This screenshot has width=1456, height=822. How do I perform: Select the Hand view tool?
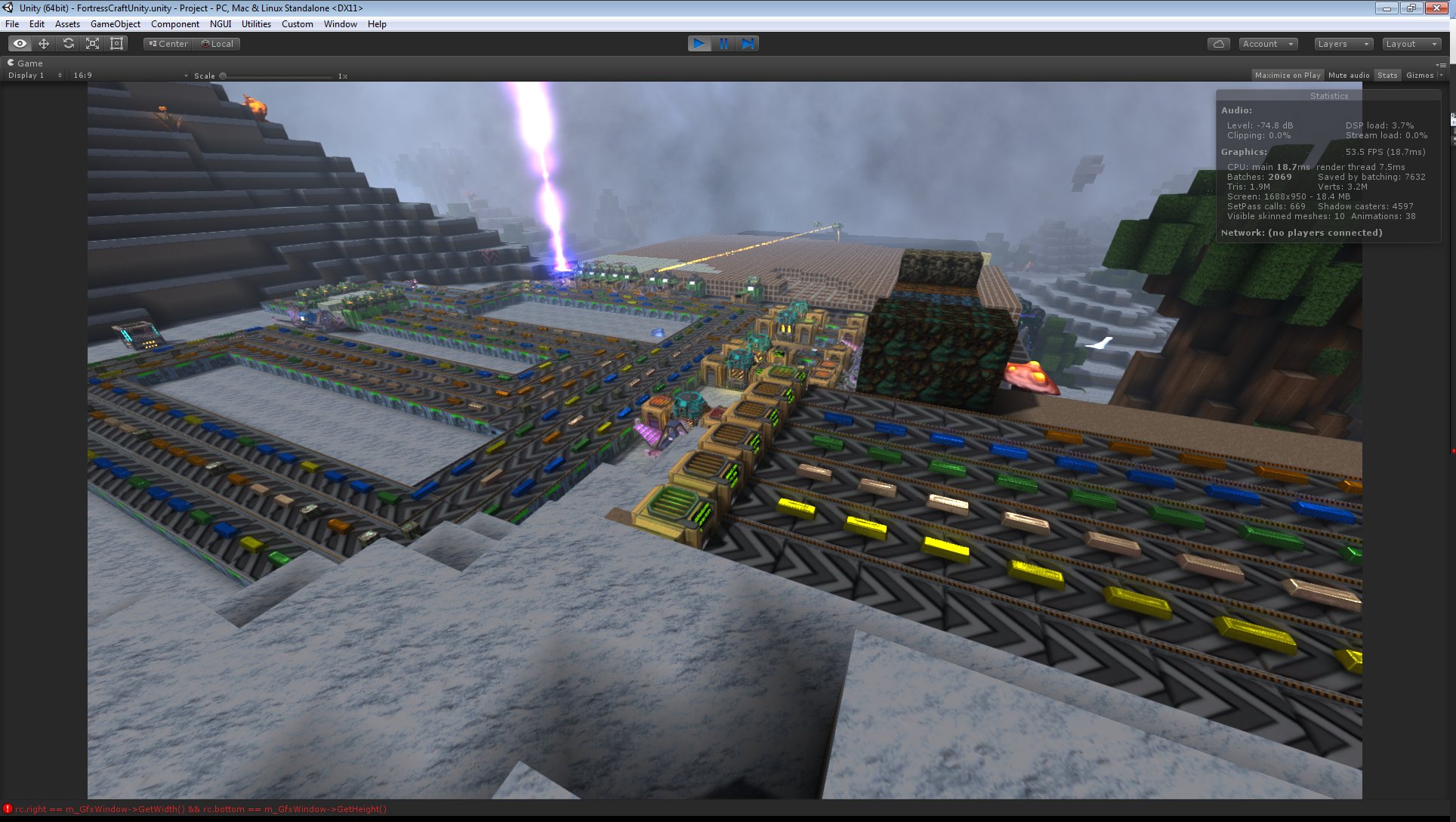click(20, 43)
